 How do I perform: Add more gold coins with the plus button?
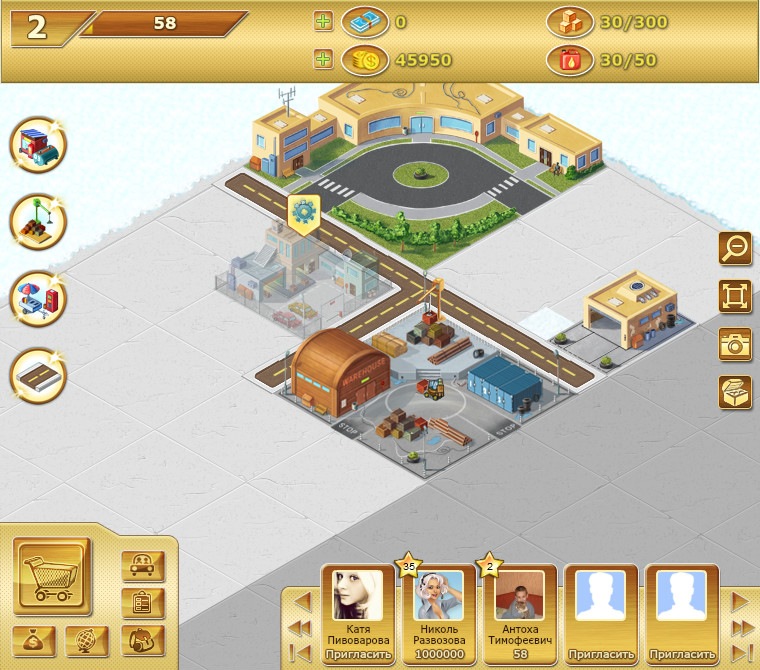tap(322, 60)
